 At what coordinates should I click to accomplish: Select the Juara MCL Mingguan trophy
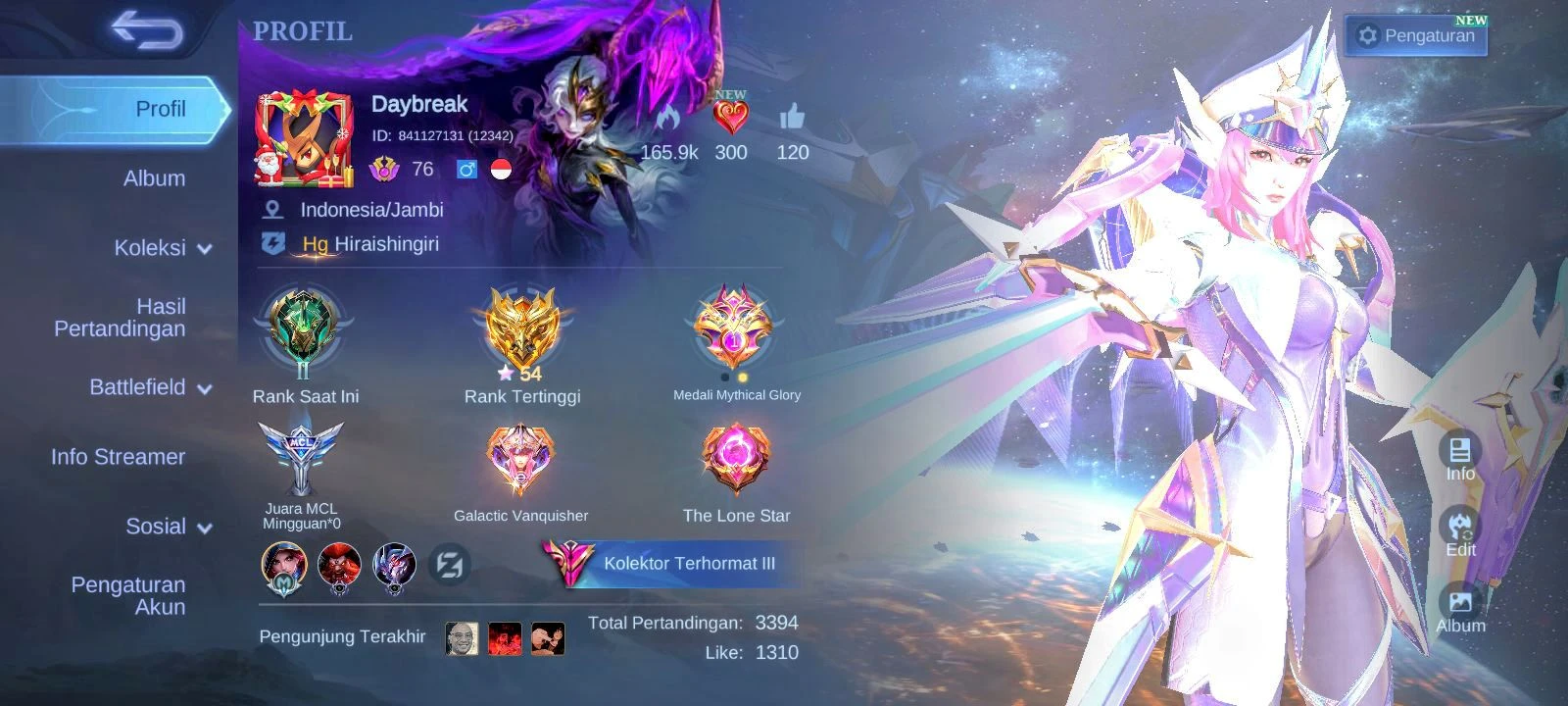(x=301, y=459)
